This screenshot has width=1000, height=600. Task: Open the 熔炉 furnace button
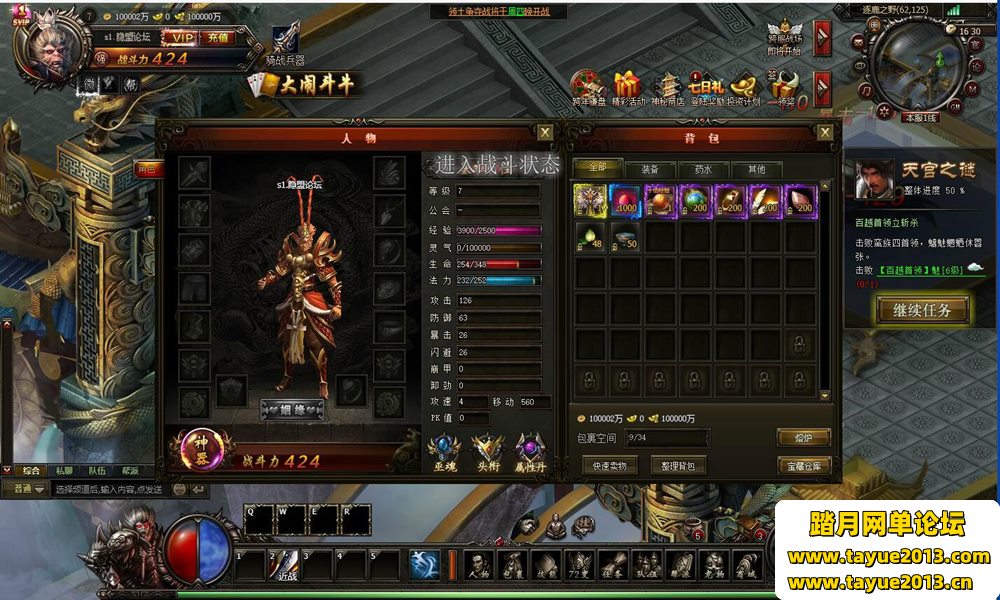click(x=804, y=437)
